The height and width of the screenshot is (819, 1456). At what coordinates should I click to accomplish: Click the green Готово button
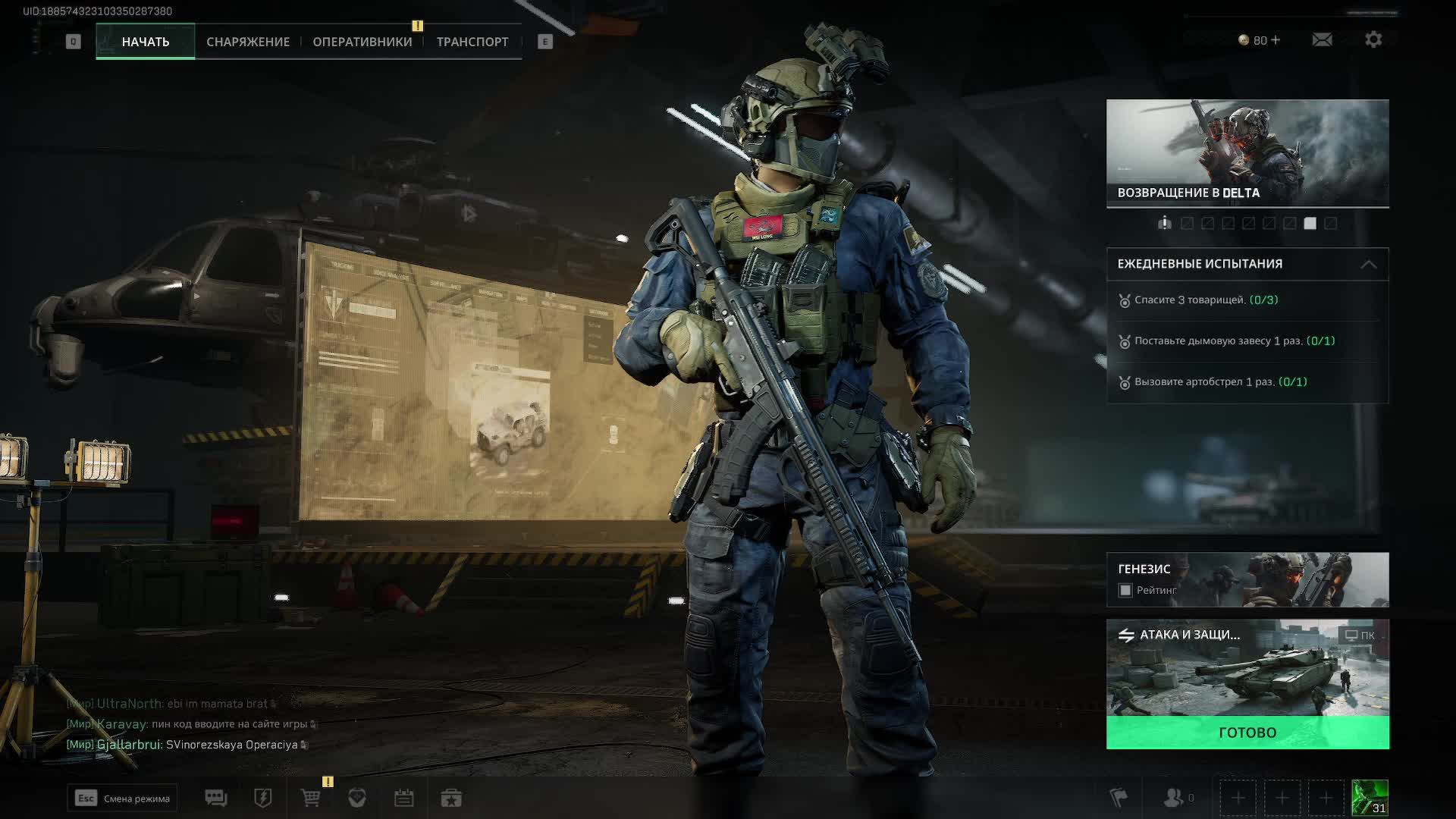(1247, 733)
